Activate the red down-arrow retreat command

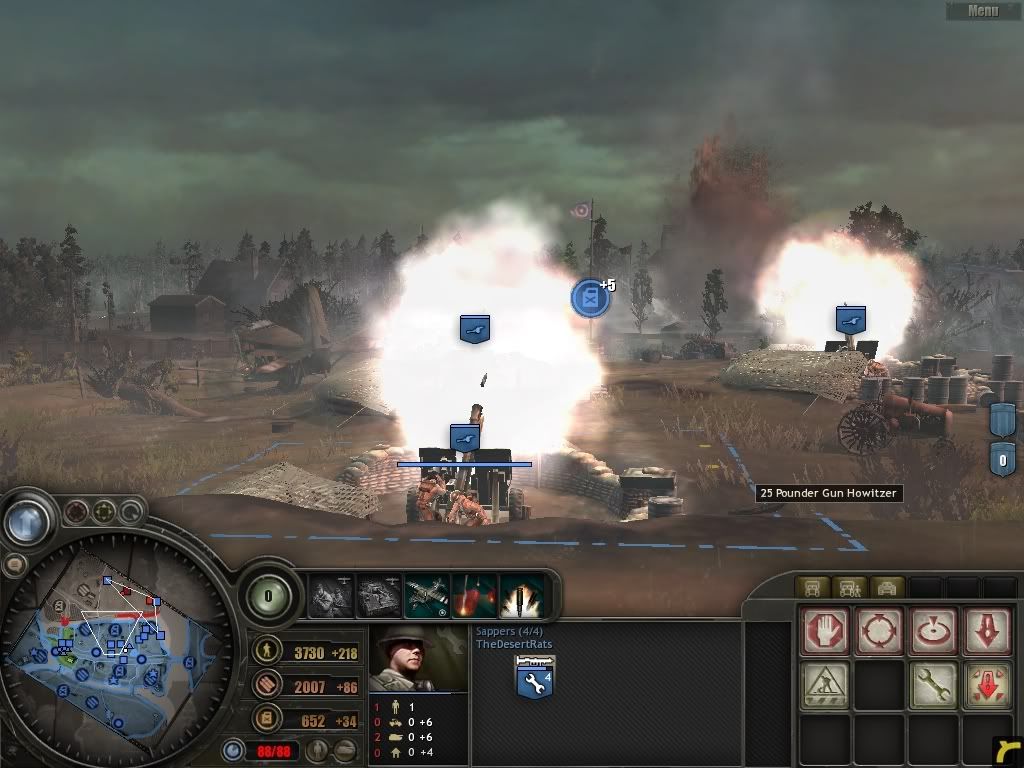pos(989,632)
